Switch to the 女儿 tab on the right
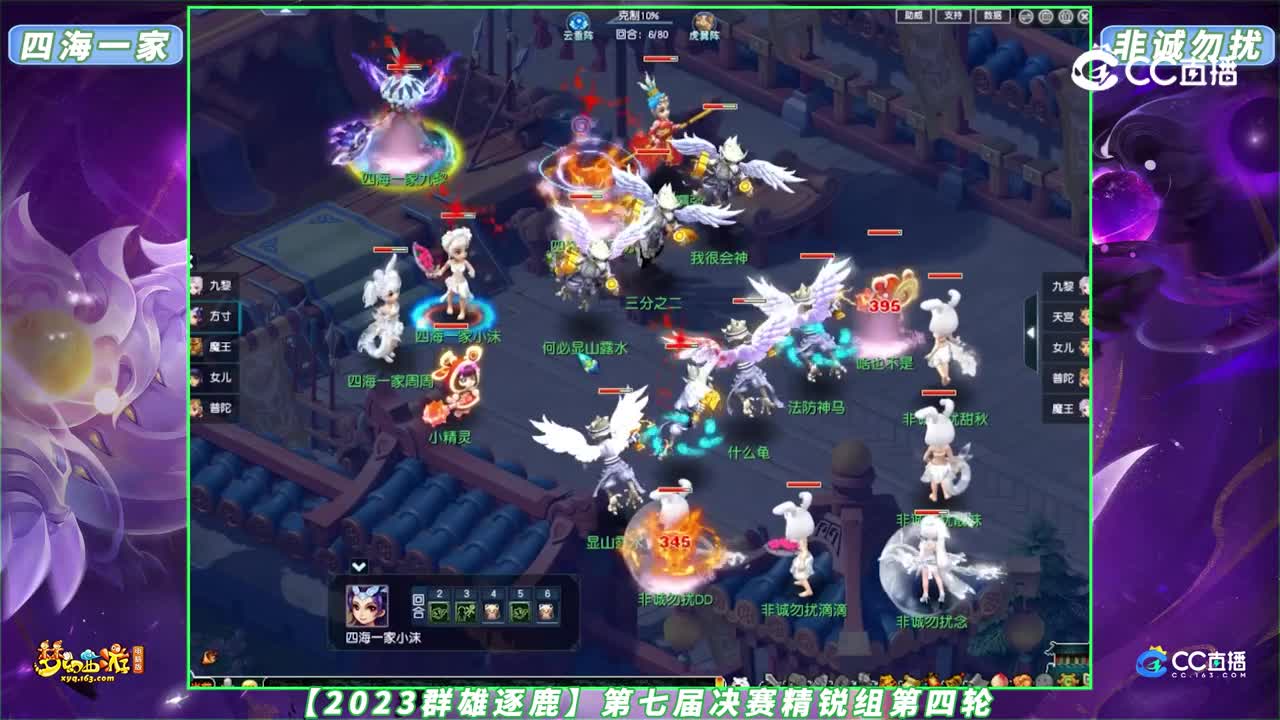The image size is (1280, 720). point(1066,346)
